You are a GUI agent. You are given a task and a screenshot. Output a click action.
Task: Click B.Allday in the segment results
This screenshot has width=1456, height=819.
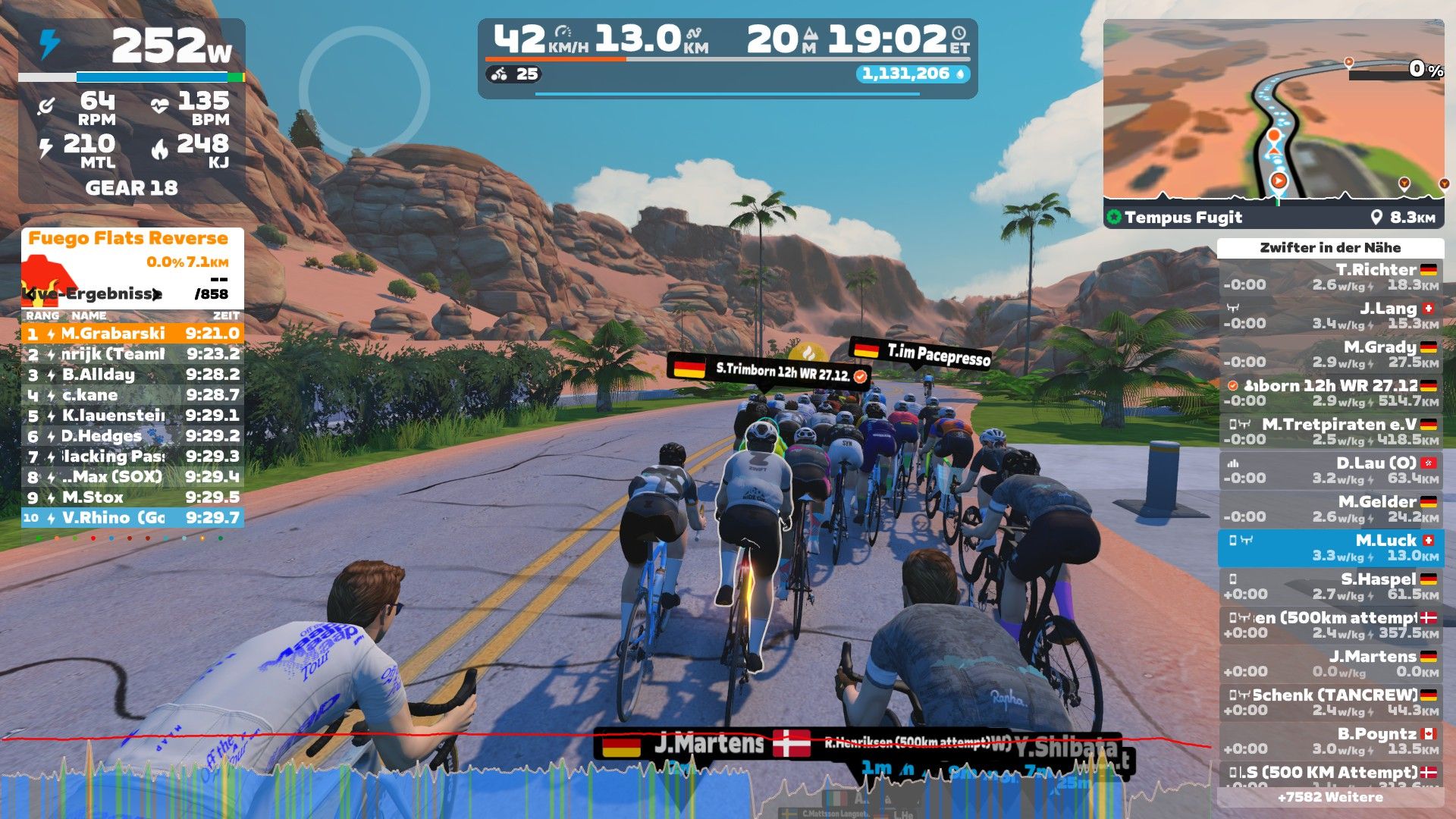pos(133,374)
